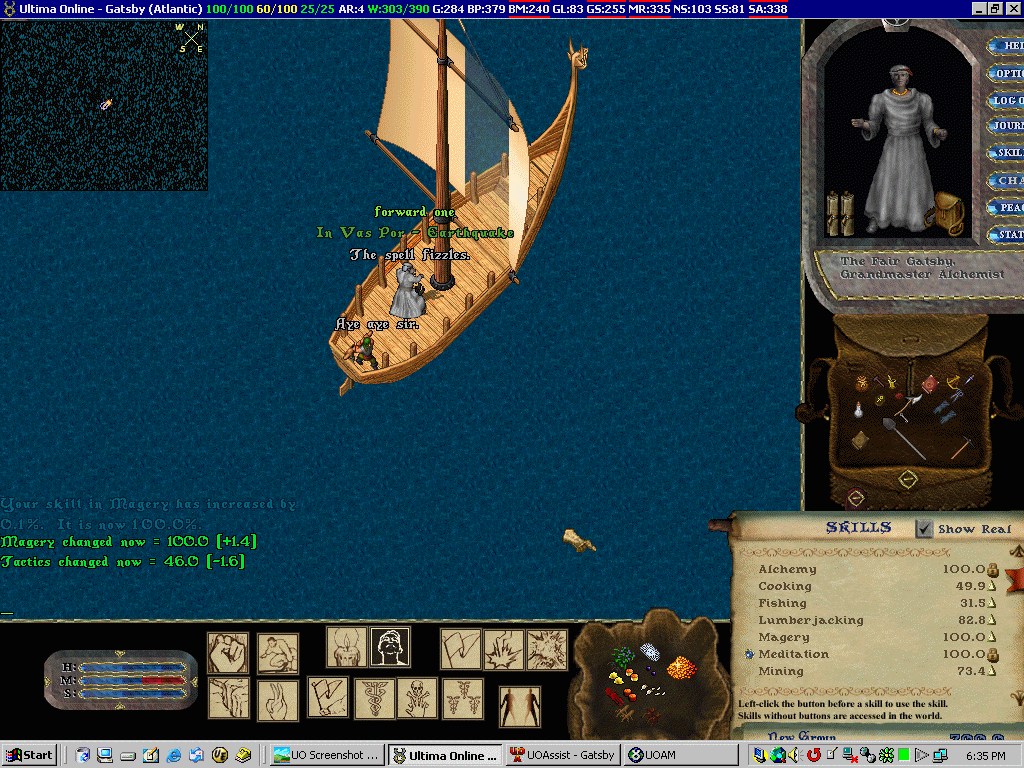Image resolution: width=1024 pixels, height=768 pixels.
Task: Open the Help button on paperdoll
Action: (1006, 46)
